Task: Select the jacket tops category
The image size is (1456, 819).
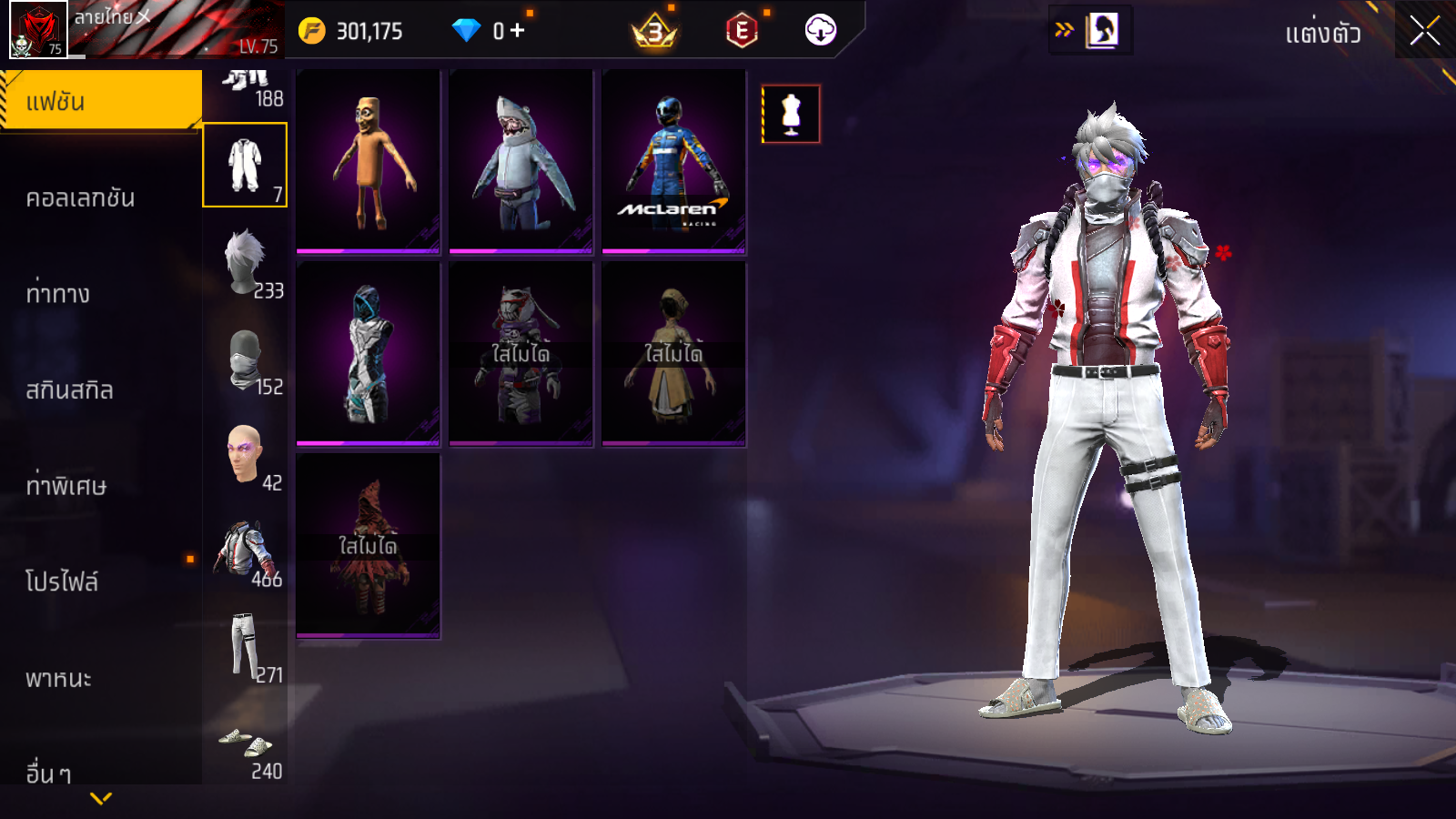Action: pyautogui.click(x=246, y=551)
